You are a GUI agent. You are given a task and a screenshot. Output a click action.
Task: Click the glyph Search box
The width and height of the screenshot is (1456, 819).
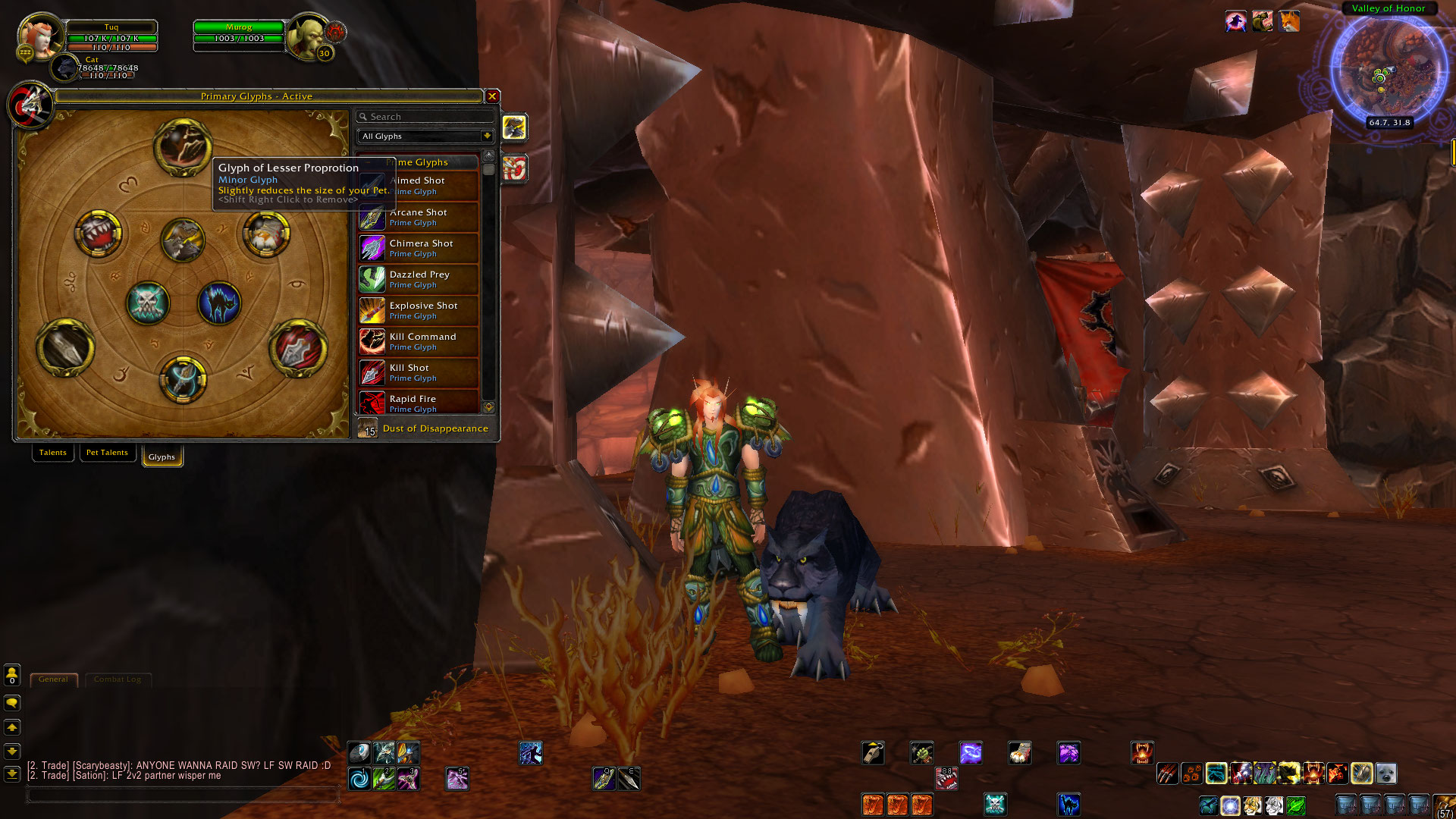425,116
